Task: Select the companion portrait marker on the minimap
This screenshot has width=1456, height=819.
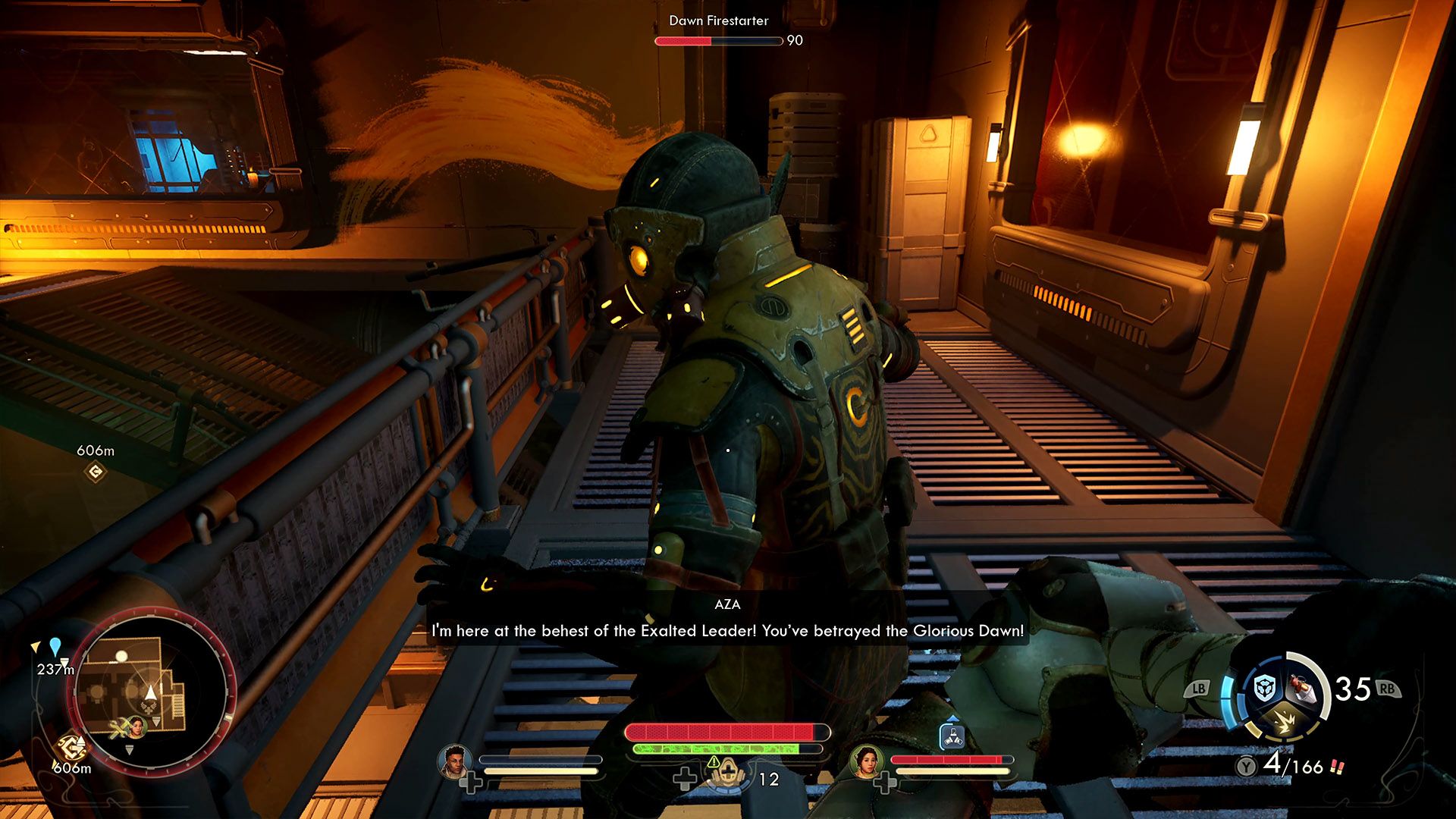Action: pyautogui.click(x=137, y=727)
